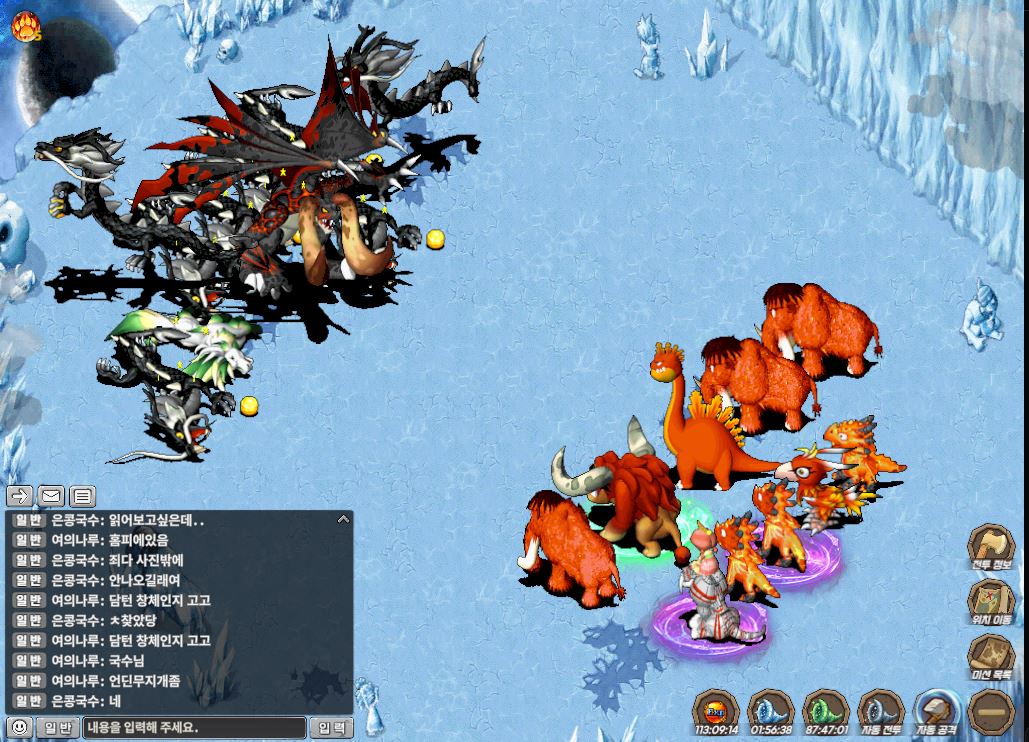Open the chat list lines button
Viewport: 1029px width, 742px height.
tap(82, 495)
